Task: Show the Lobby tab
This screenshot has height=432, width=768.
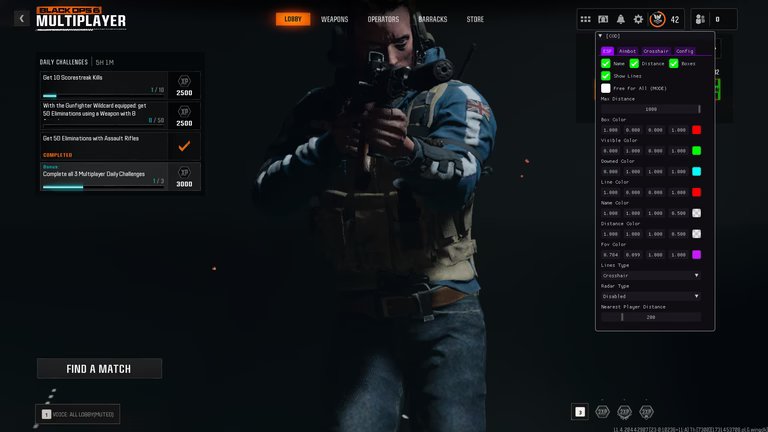Action: (x=293, y=19)
